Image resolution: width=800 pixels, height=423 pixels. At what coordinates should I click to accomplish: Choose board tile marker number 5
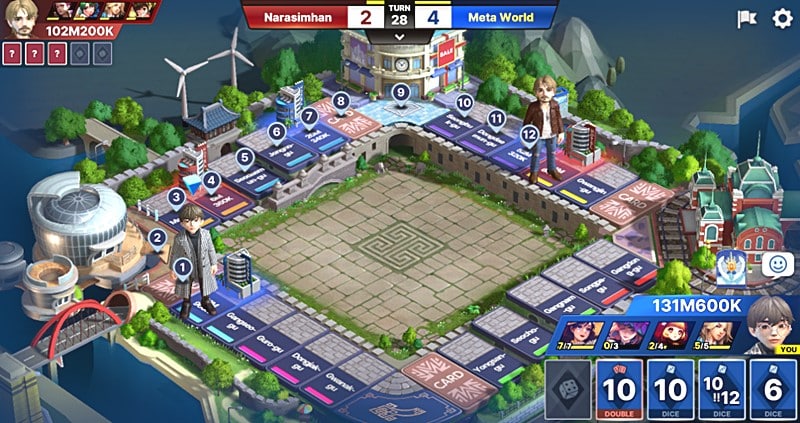pos(244,156)
